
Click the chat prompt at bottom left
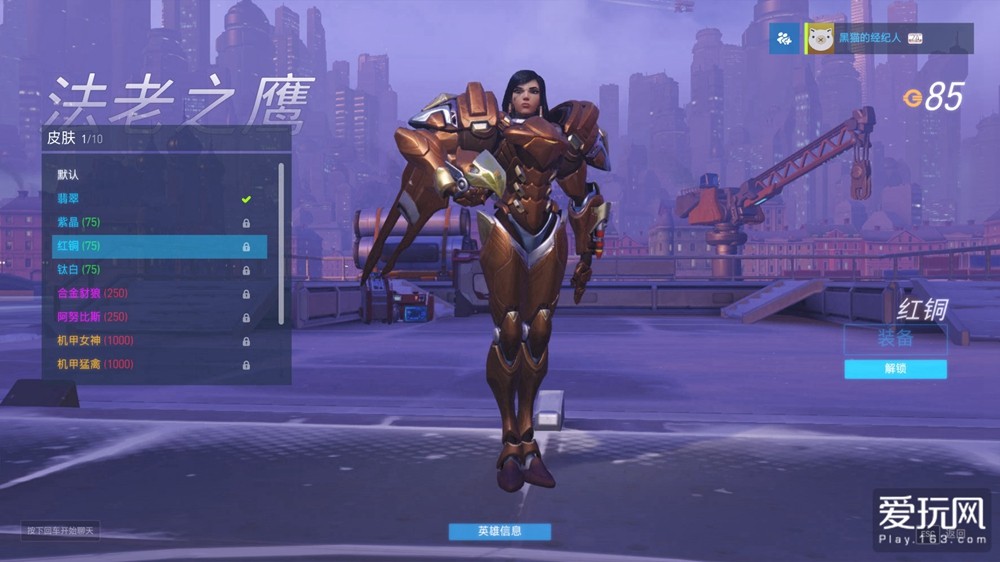coord(62,530)
